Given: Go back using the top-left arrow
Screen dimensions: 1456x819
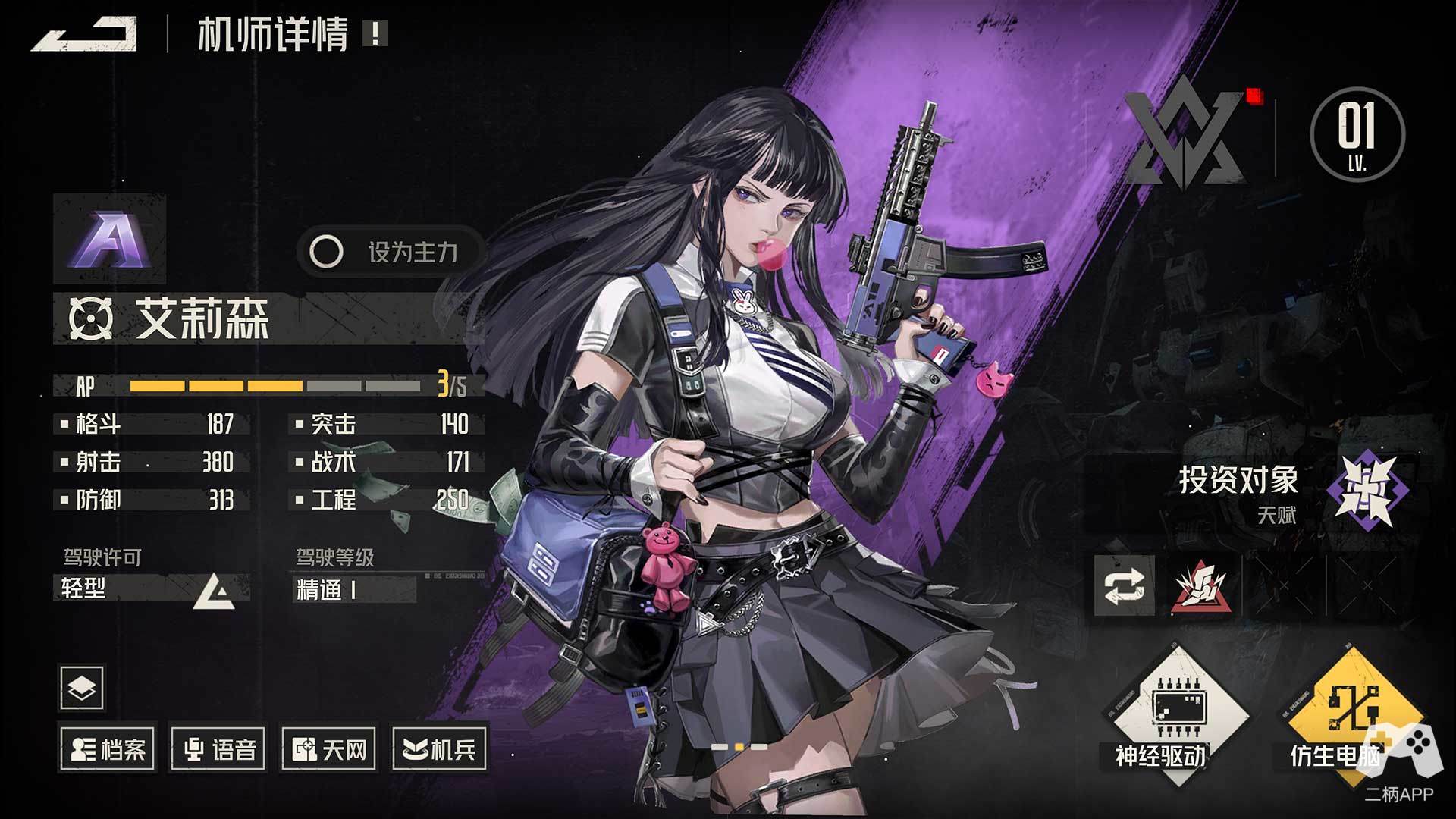Looking at the screenshot, I should pos(85,35).
